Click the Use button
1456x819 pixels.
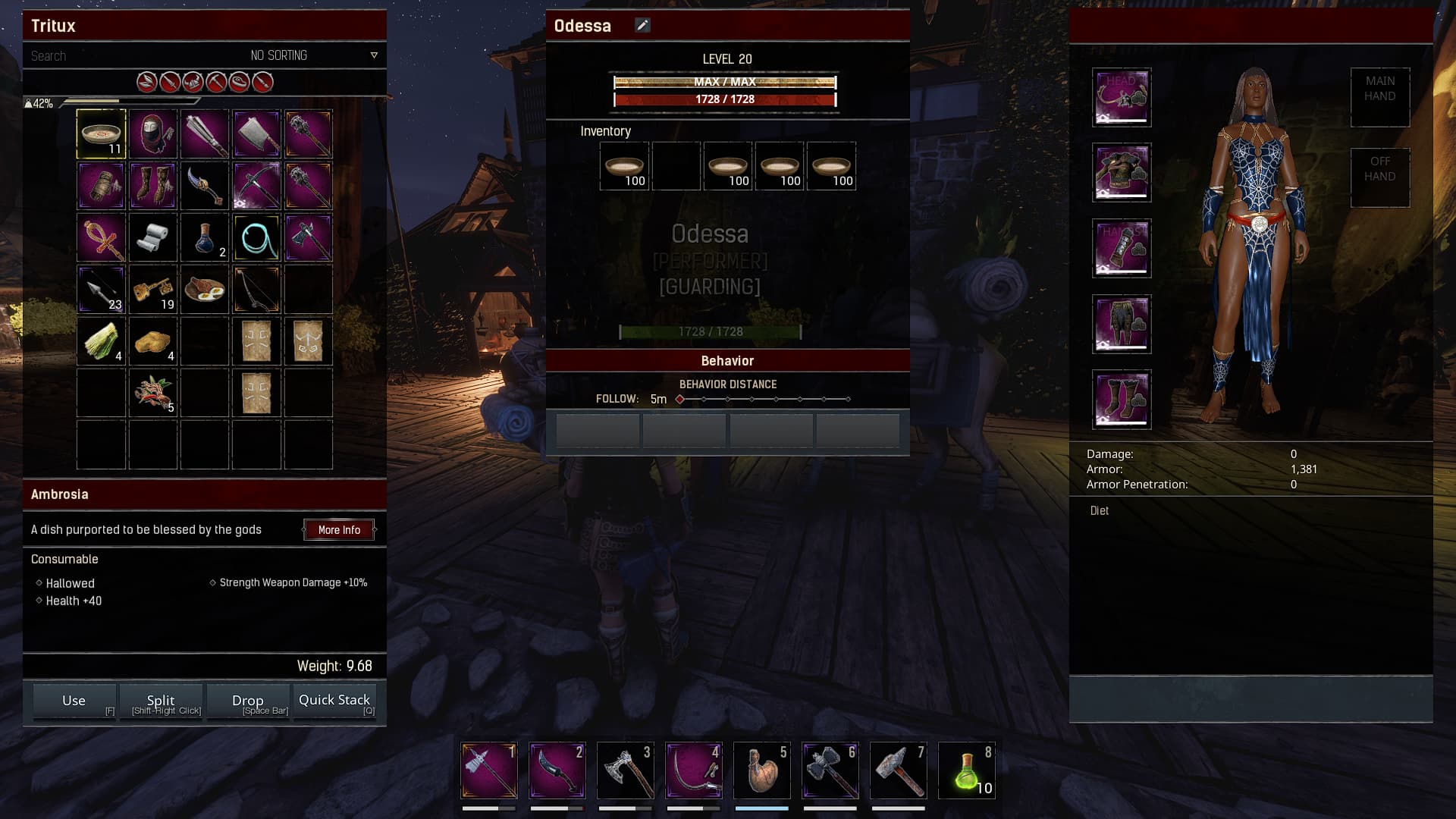[74, 701]
